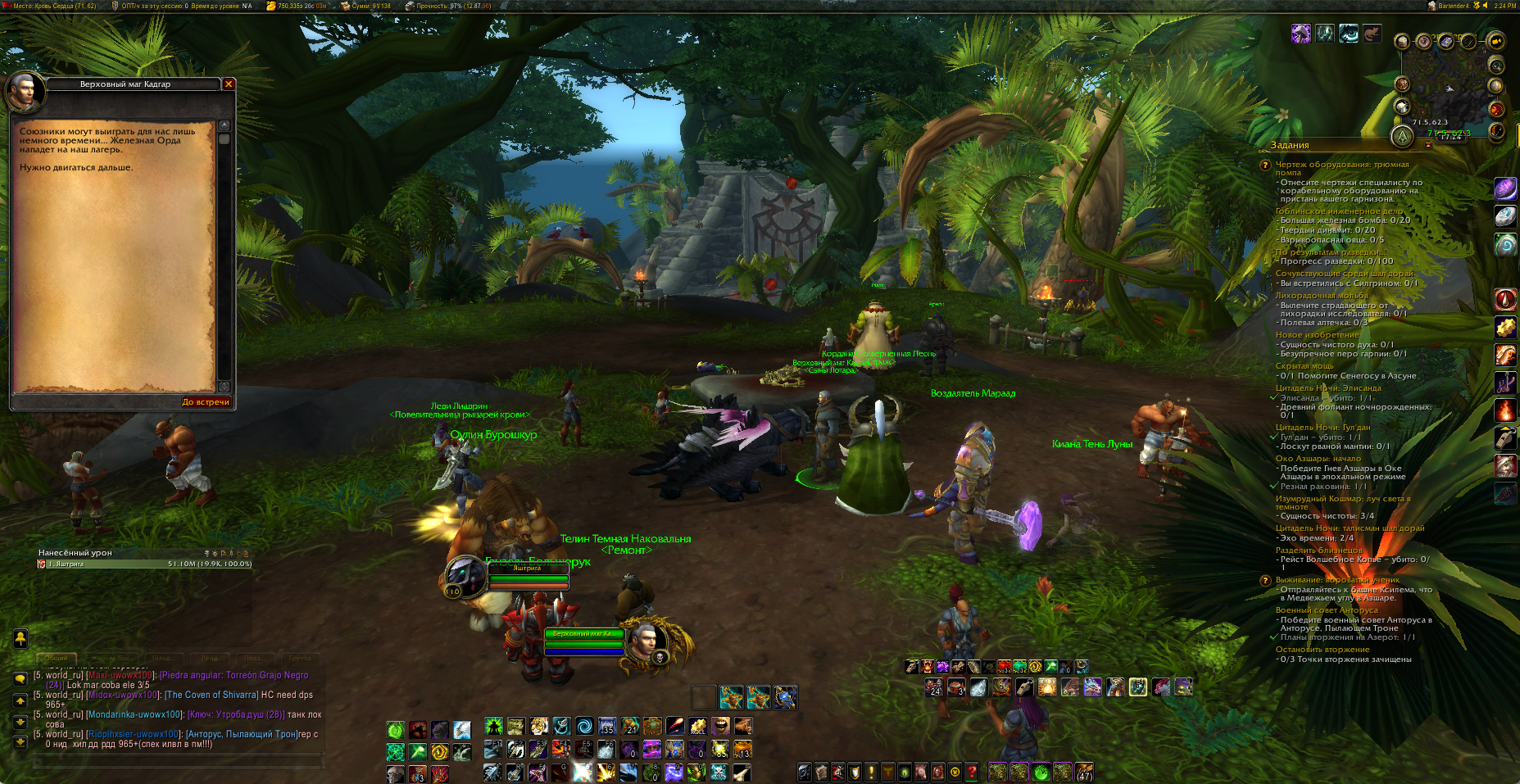Open the chat menu speech bubble button

[20, 679]
